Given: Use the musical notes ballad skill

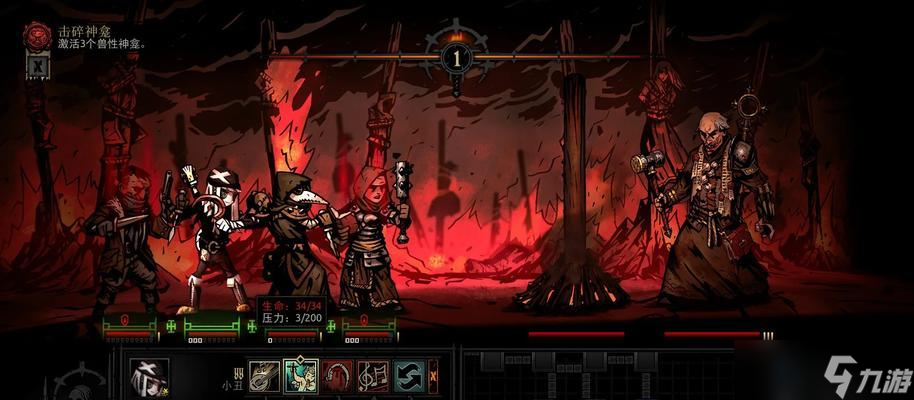Looking at the screenshot, I should pyautogui.click(x=372, y=377).
